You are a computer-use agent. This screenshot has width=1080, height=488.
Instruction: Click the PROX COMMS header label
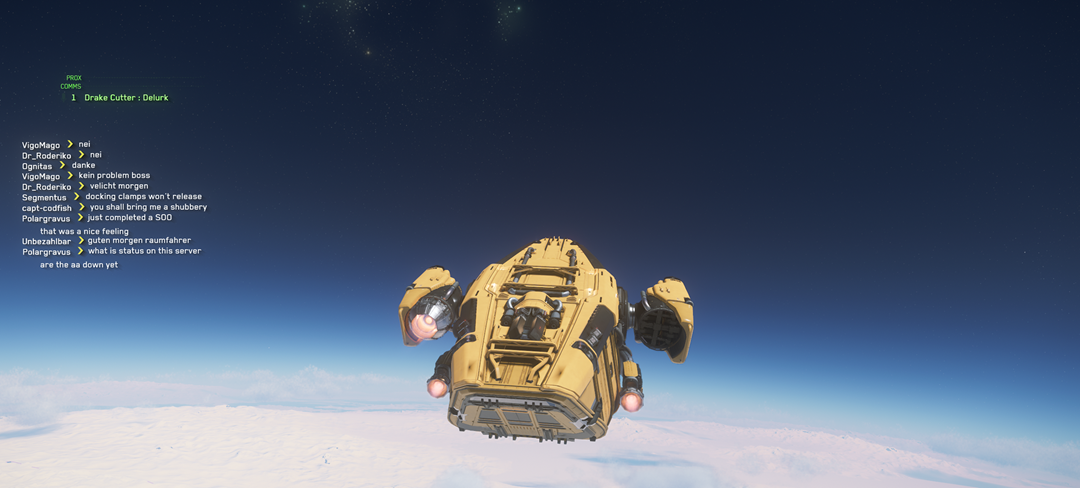72,82
